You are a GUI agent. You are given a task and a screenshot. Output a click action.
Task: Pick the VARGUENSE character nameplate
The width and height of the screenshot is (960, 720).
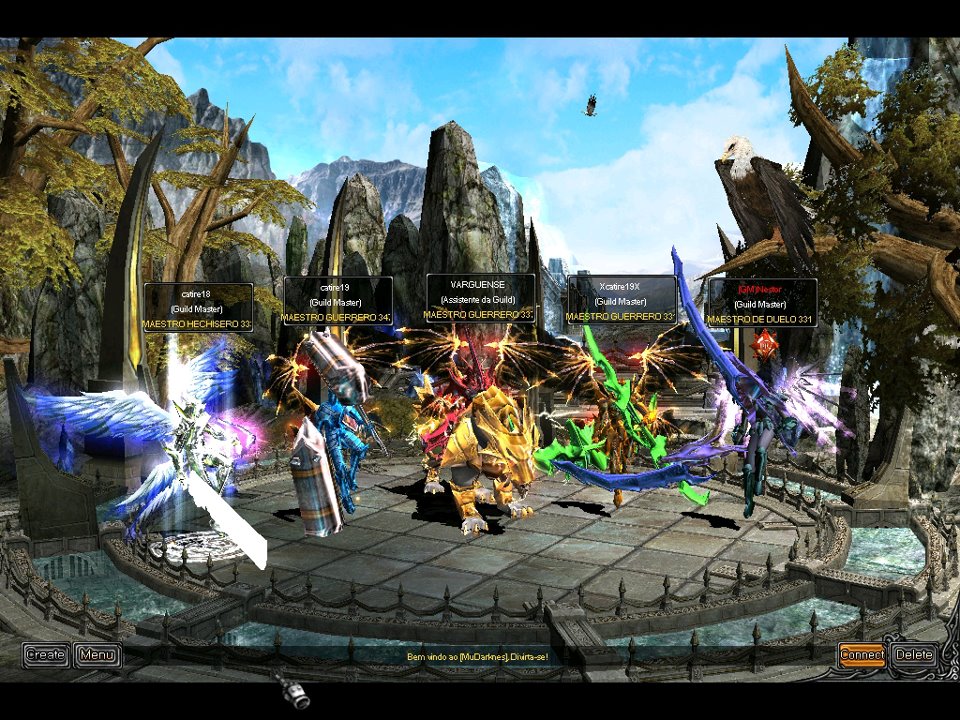(x=480, y=299)
